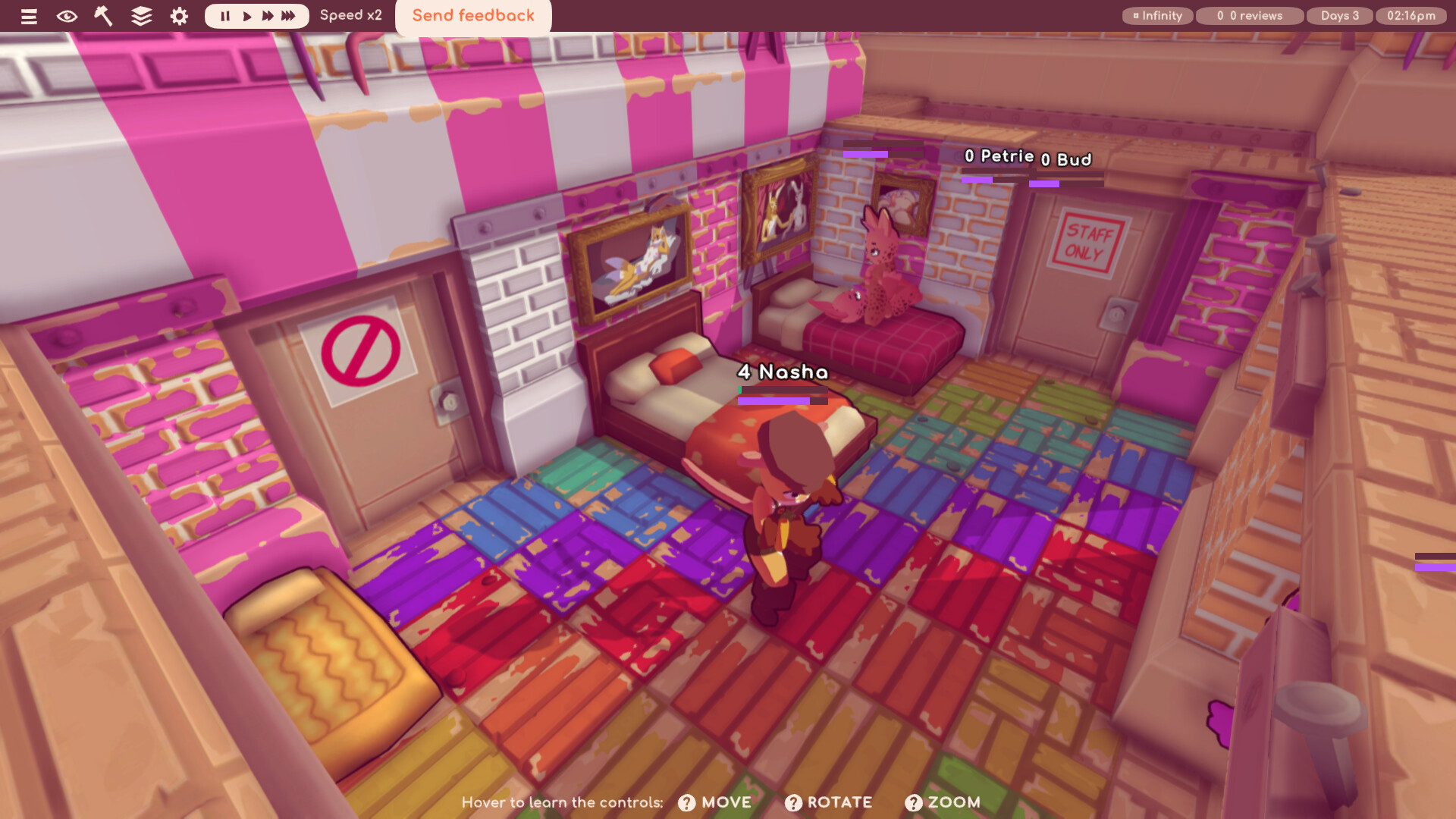Check the 0 reviews summary

coord(1249,15)
